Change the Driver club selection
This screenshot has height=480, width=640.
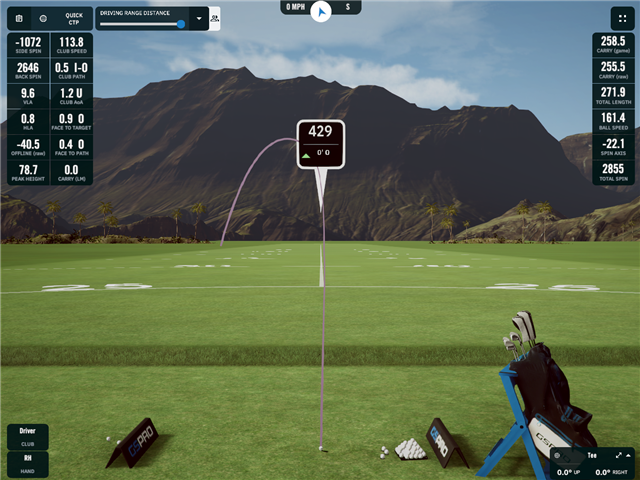click(27, 436)
